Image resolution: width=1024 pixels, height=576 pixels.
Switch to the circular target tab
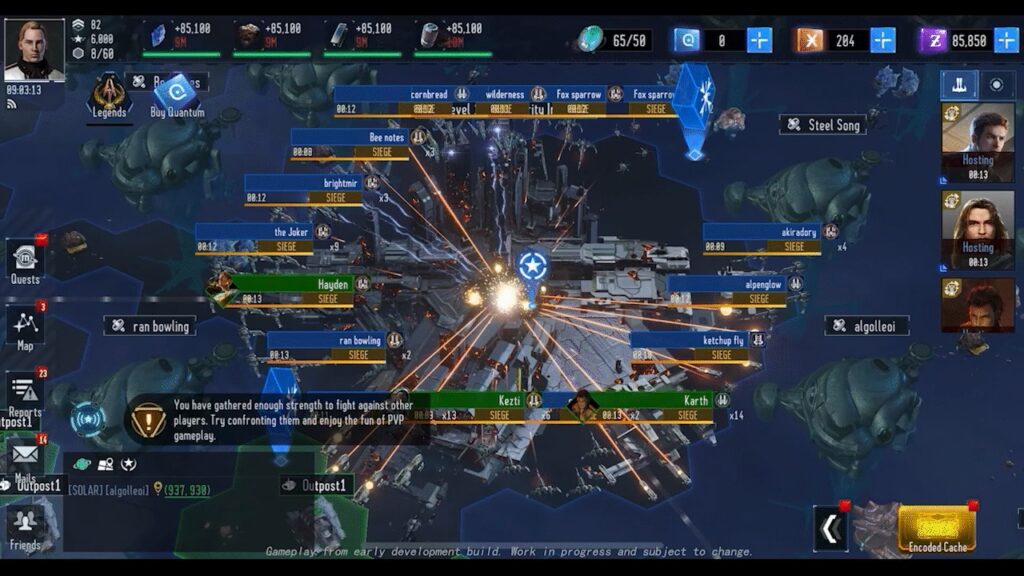[x=996, y=85]
